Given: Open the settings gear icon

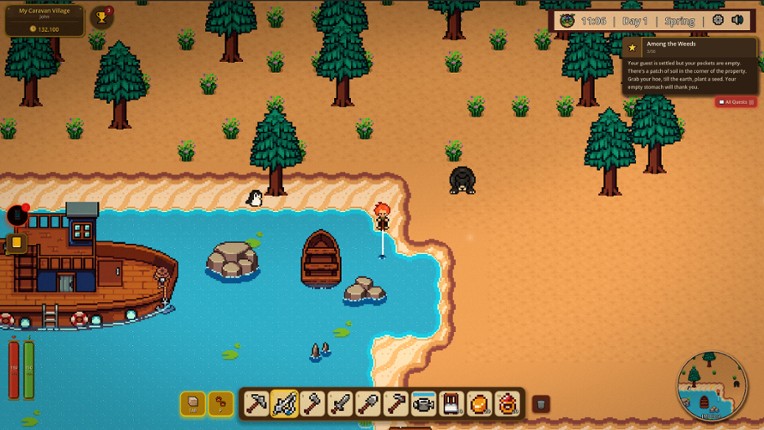Looking at the screenshot, I should [718, 20].
